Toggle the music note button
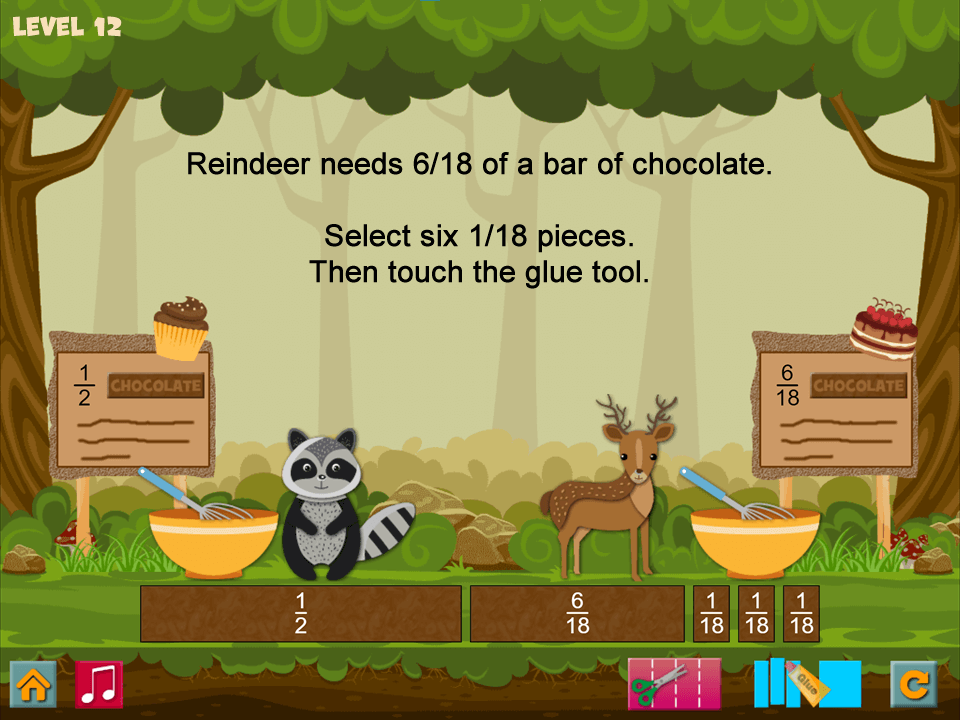This screenshot has height=720, width=960. (99, 685)
